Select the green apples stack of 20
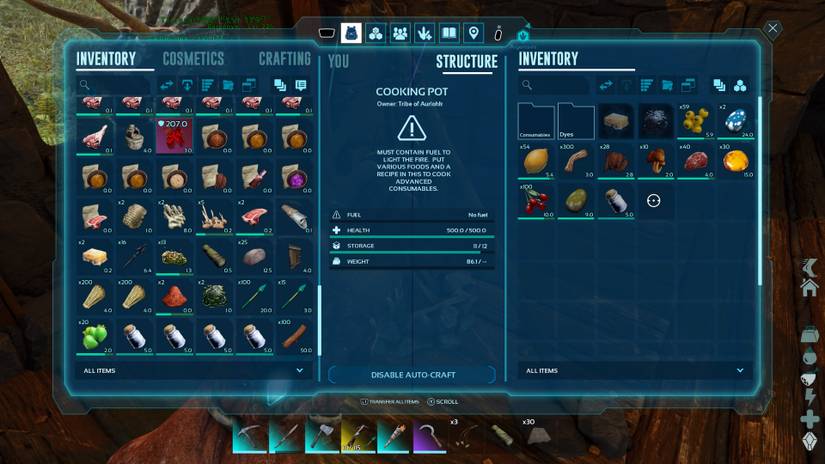825x464 pixels. point(95,335)
